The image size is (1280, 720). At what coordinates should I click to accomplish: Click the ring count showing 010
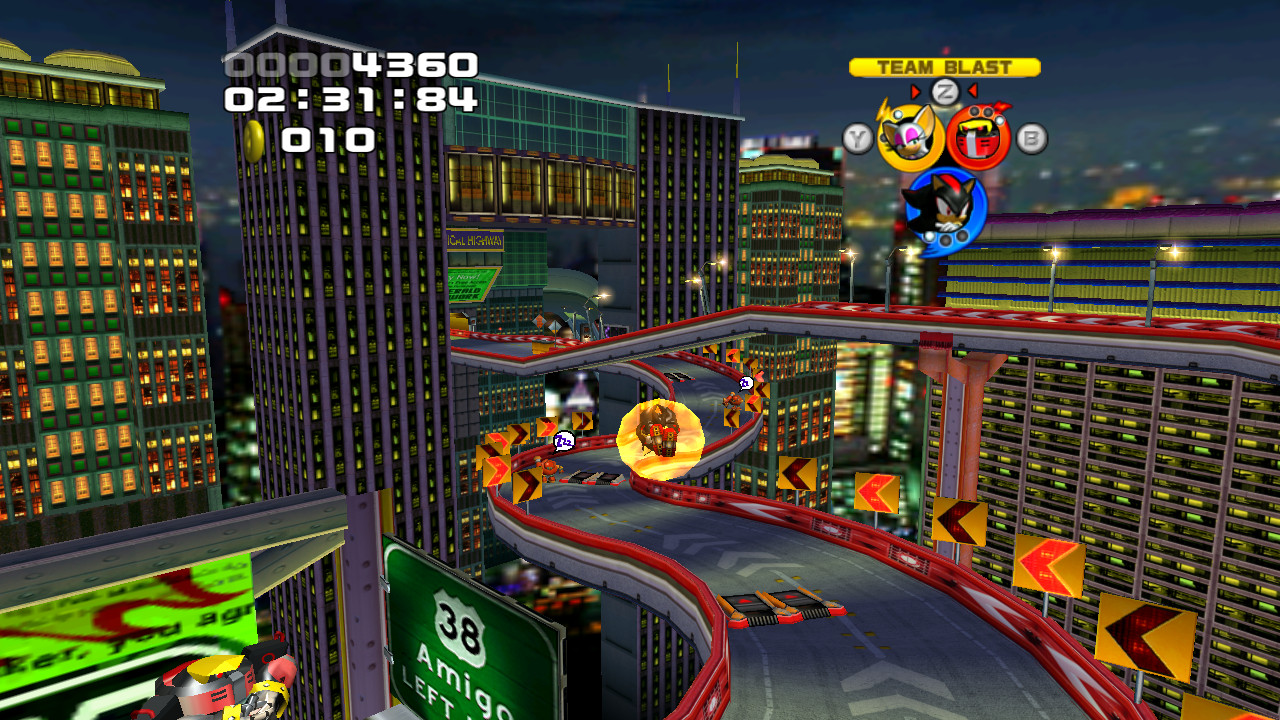(326, 137)
